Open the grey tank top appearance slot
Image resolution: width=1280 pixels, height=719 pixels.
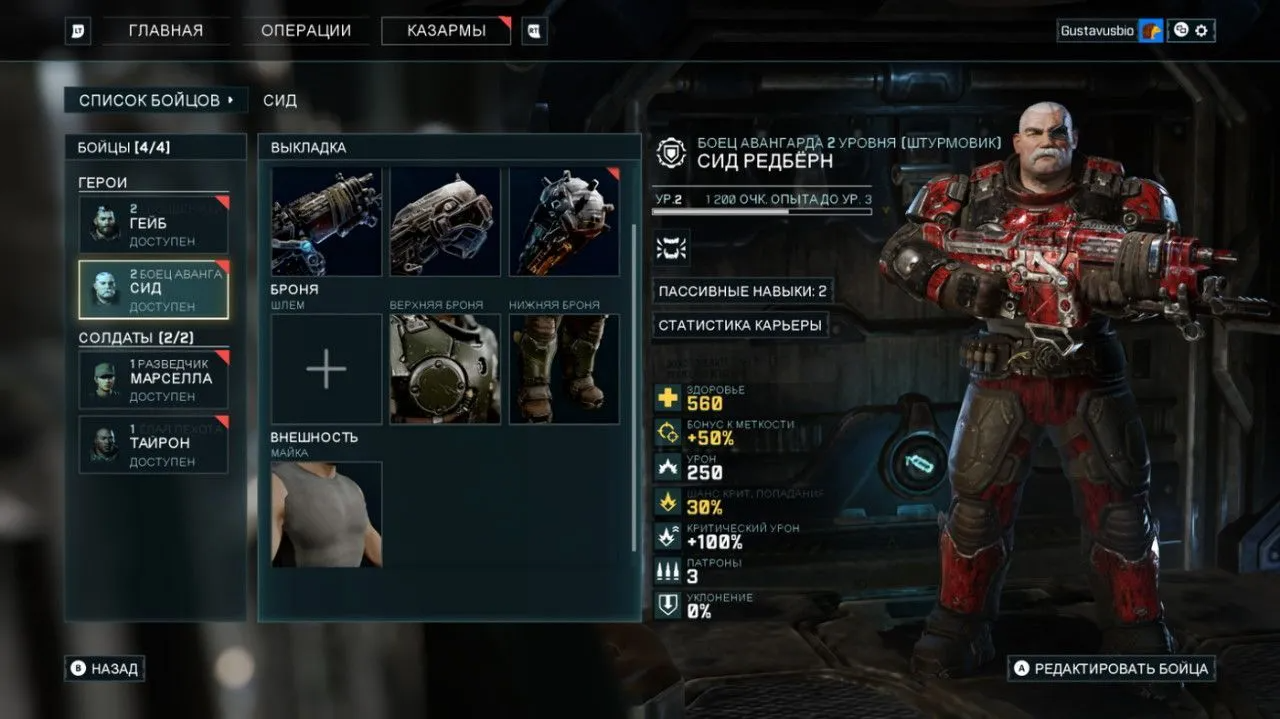pyautogui.click(x=326, y=514)
